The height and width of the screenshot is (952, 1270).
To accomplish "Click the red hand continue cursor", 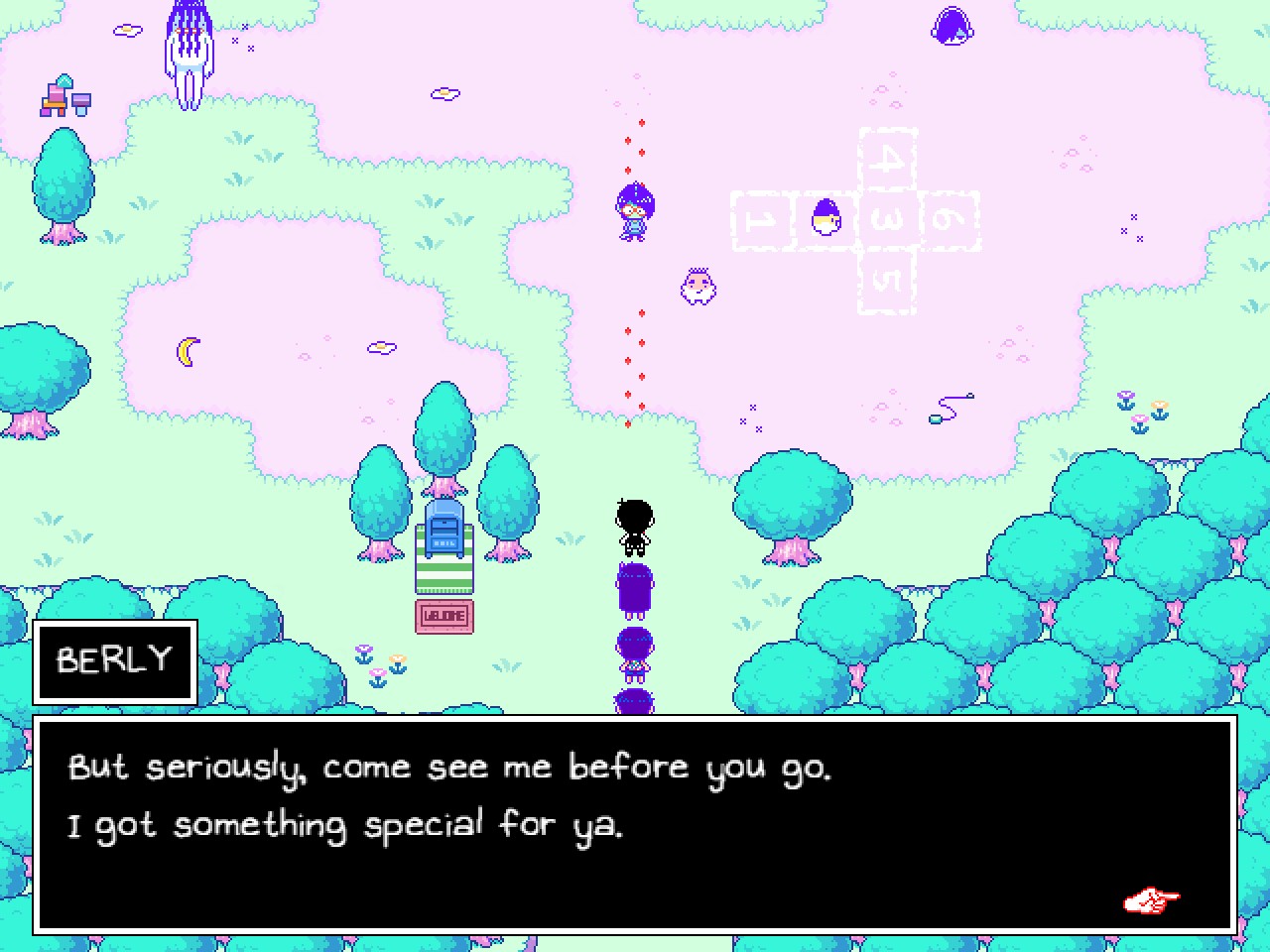I will tap(1151, 899).
